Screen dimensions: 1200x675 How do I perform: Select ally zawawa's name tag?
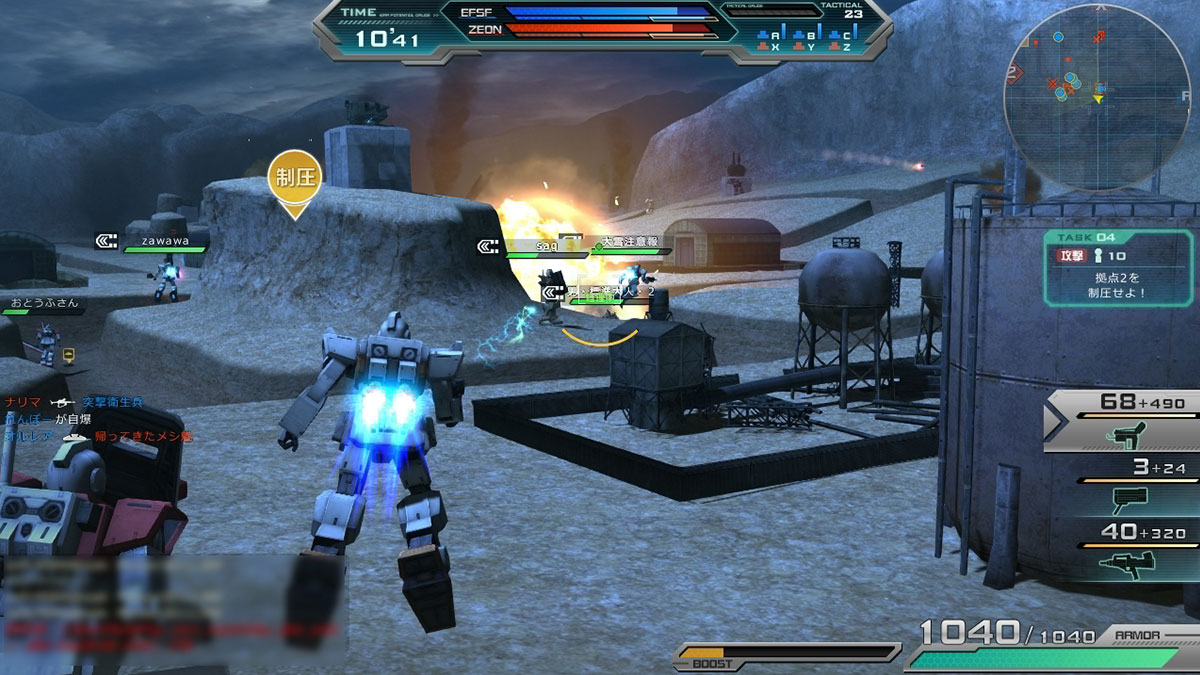pos(165,241)
